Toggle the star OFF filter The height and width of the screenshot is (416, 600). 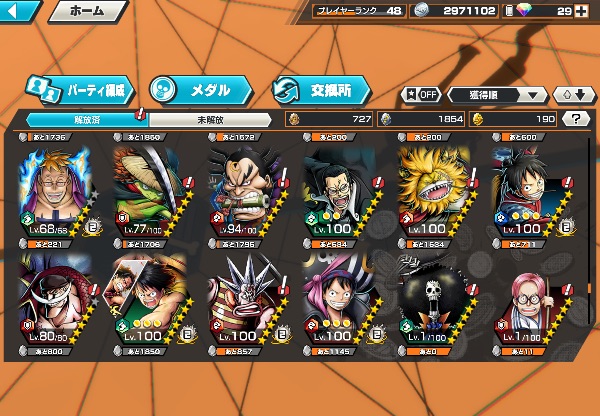pos(422,95)
